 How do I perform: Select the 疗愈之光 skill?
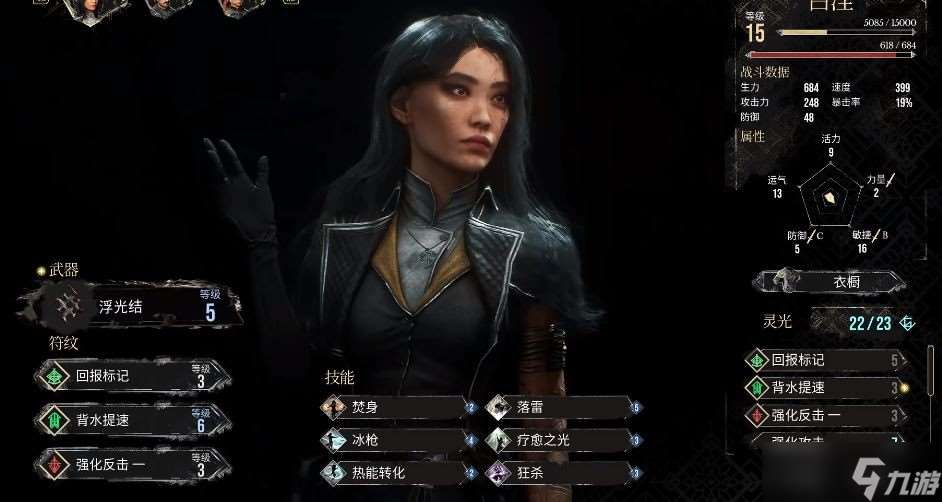[x=562, y=439]
